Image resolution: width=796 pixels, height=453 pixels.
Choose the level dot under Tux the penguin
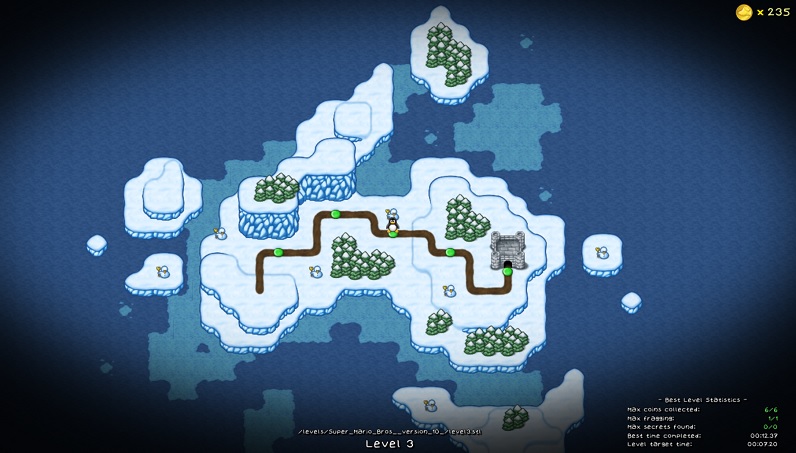[x=393, y=233]
